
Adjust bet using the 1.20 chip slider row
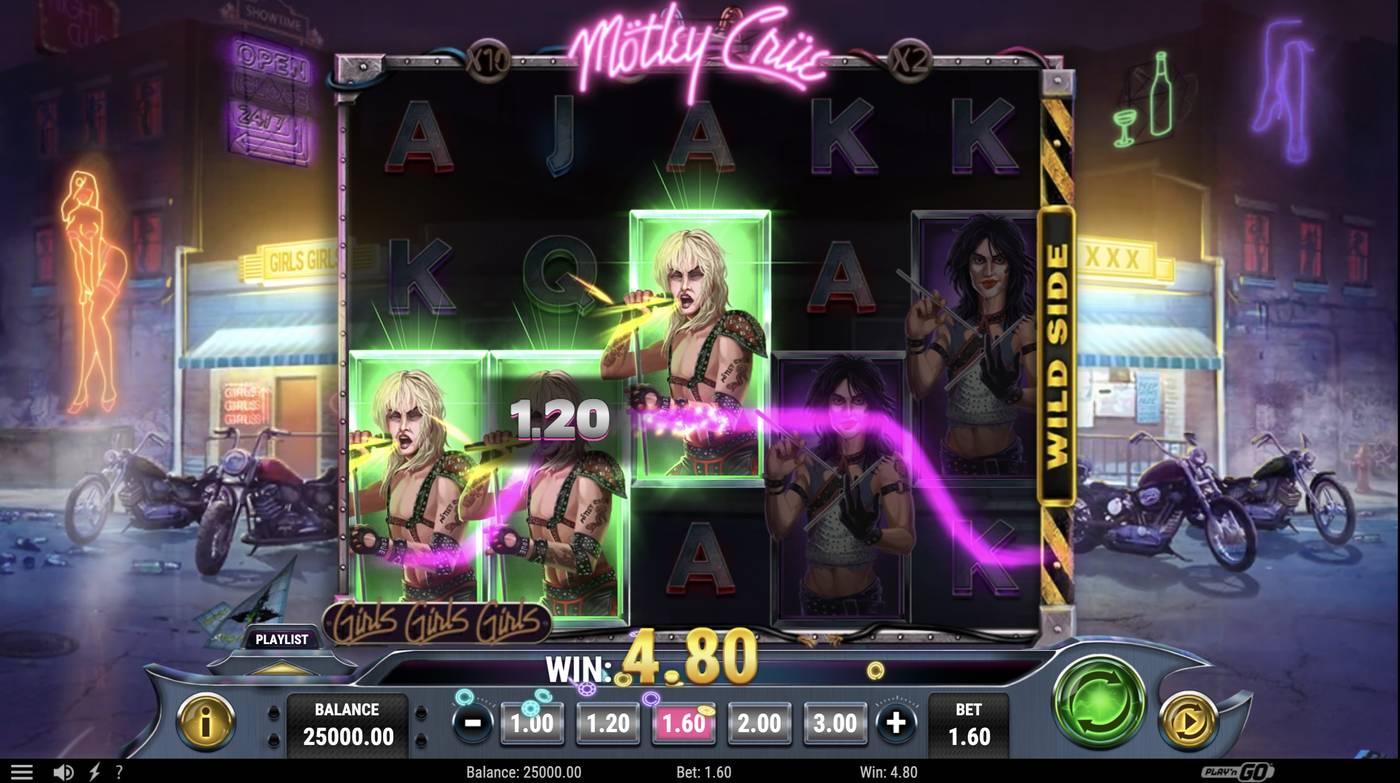(x=607, y=722)
